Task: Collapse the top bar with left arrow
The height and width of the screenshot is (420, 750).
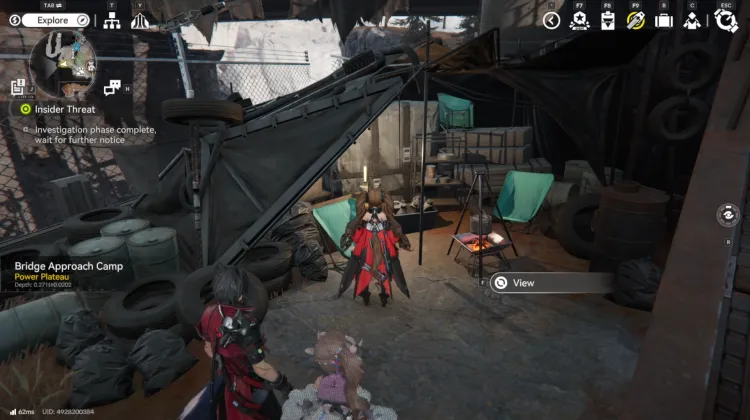Action: click(x=551, y=20)
